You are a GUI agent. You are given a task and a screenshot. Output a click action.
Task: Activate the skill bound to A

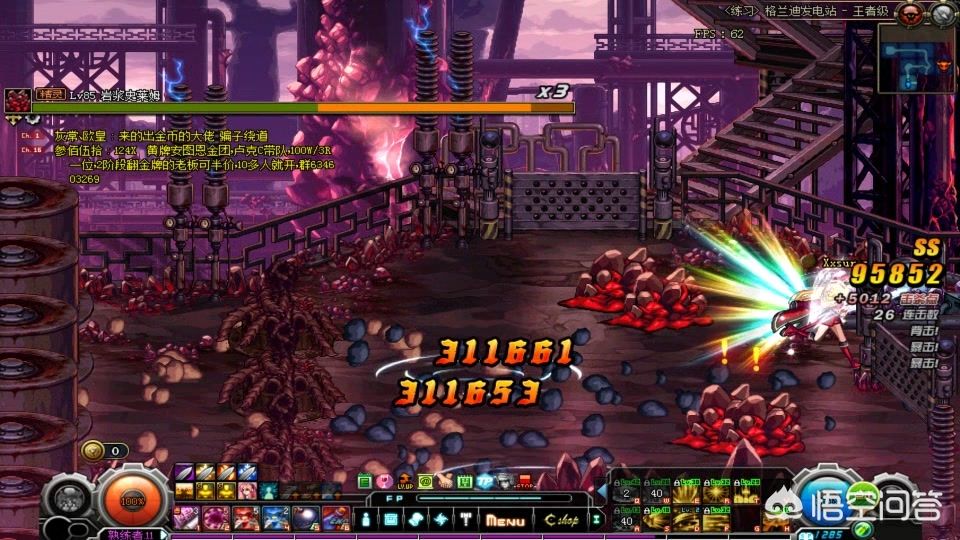click(627, 518)
